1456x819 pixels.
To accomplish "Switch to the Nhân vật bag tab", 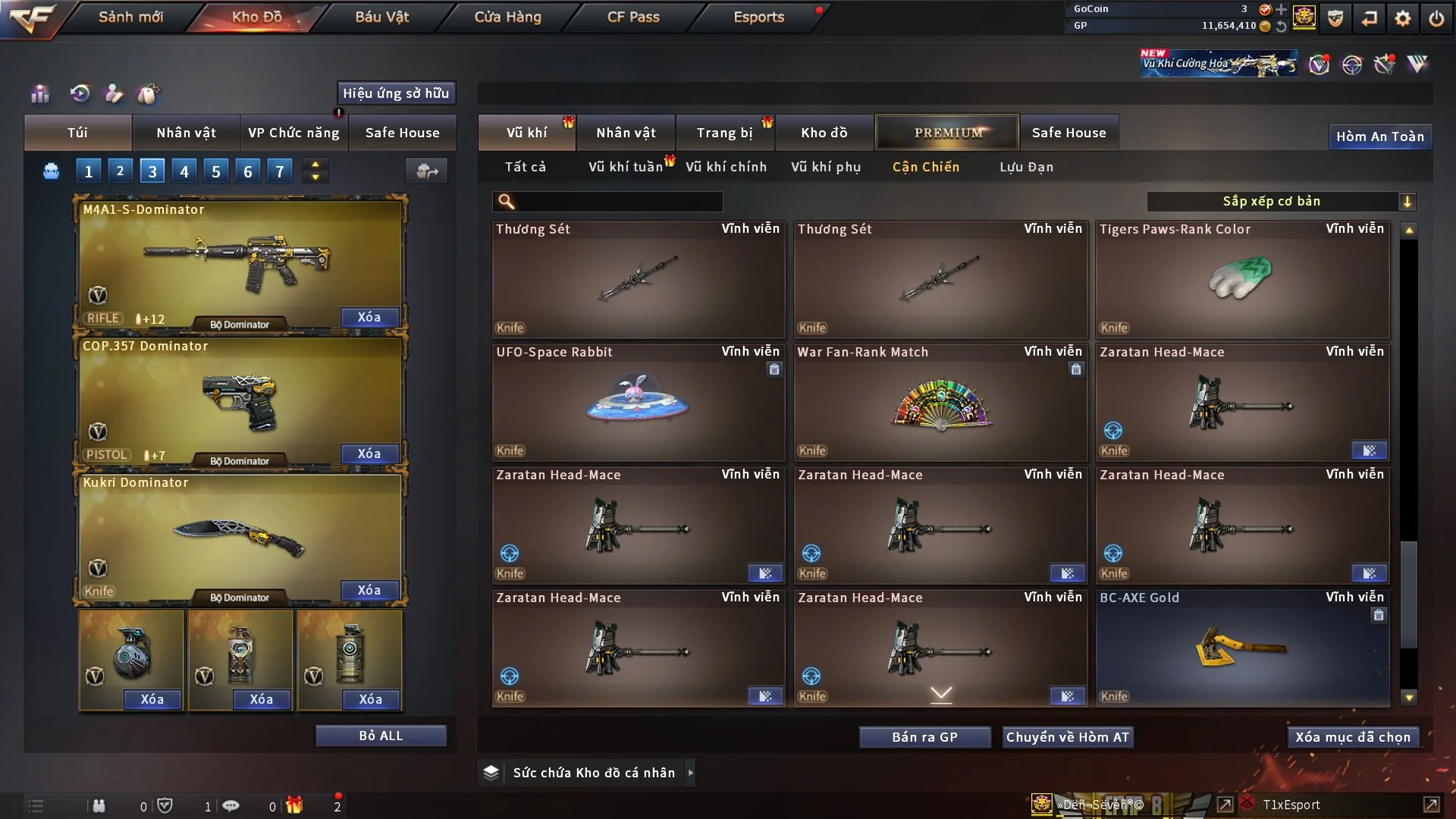I will point(186,133).
